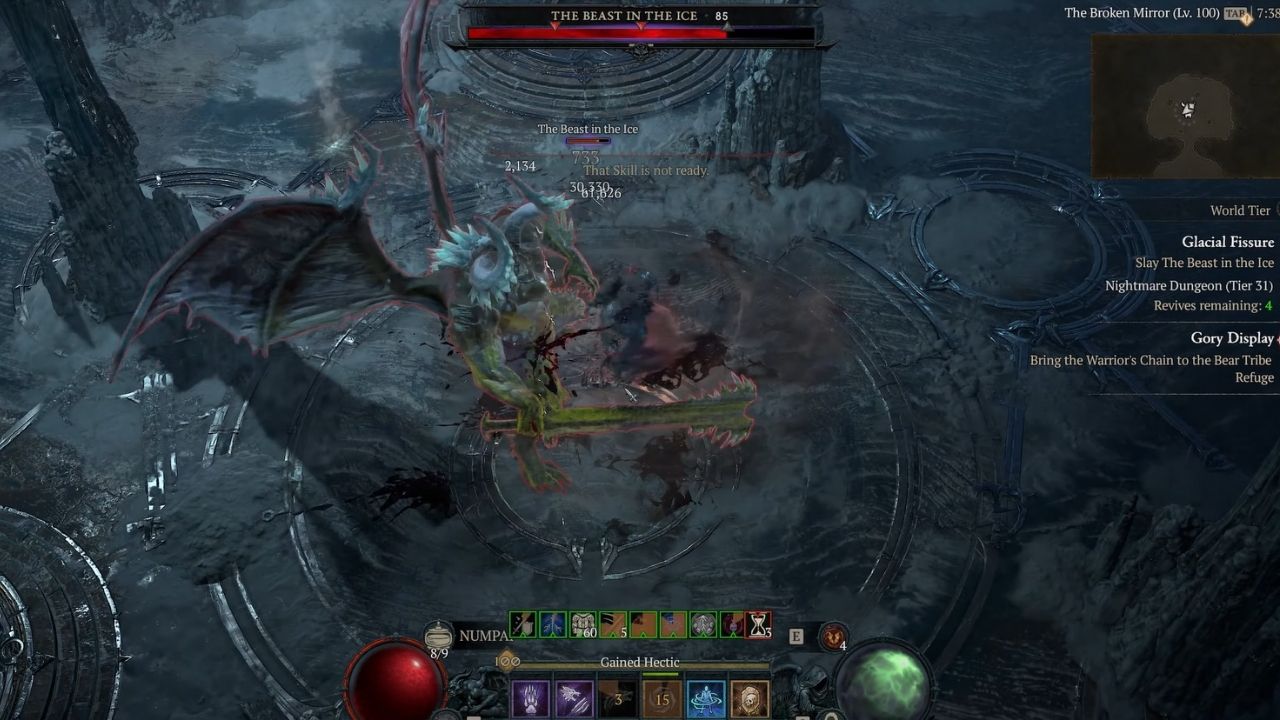This screenshot has width=1280, height=720.
Task: Click the skill icon with 15 charges
Action: point(661,698)
